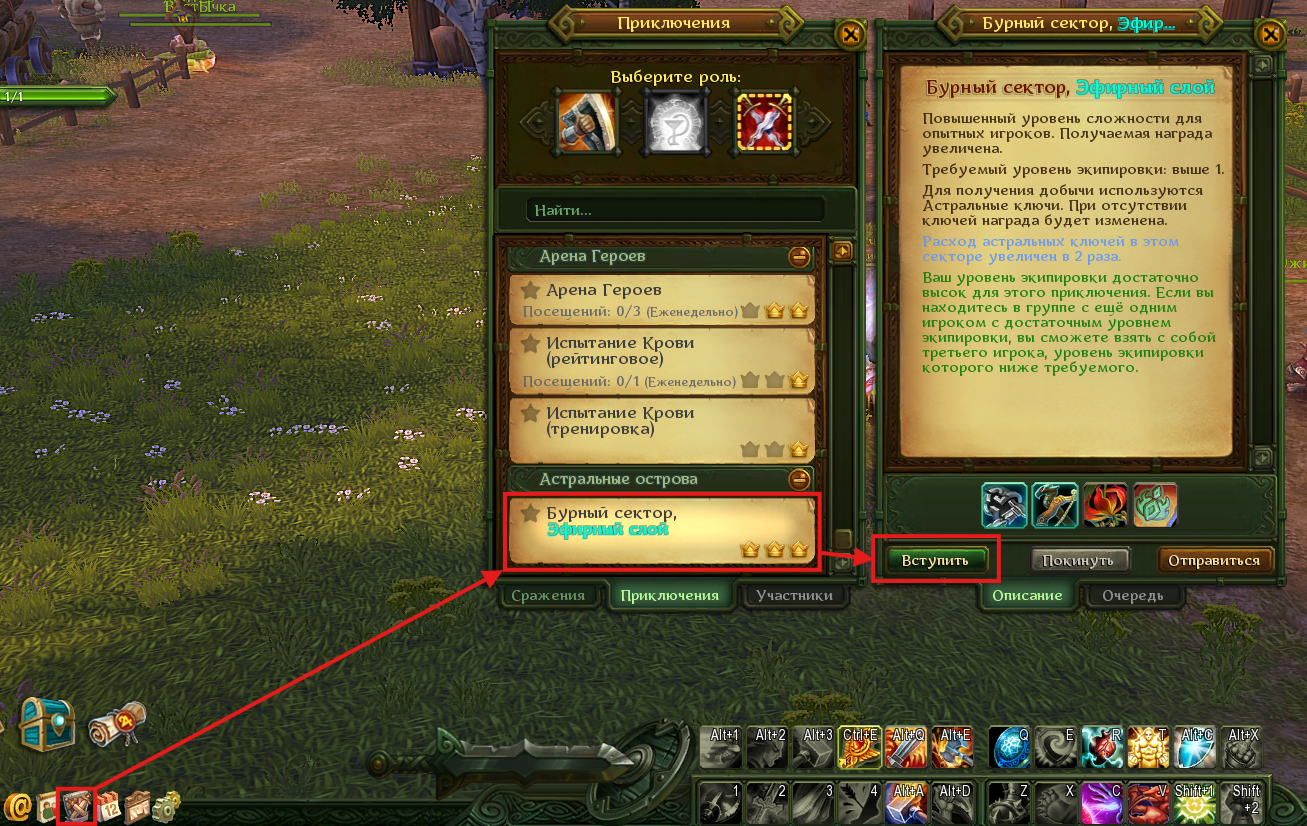Select Бурный сектор, Эфирный слой entry
Screen dimensions: 1307x826
pos(661,531)
